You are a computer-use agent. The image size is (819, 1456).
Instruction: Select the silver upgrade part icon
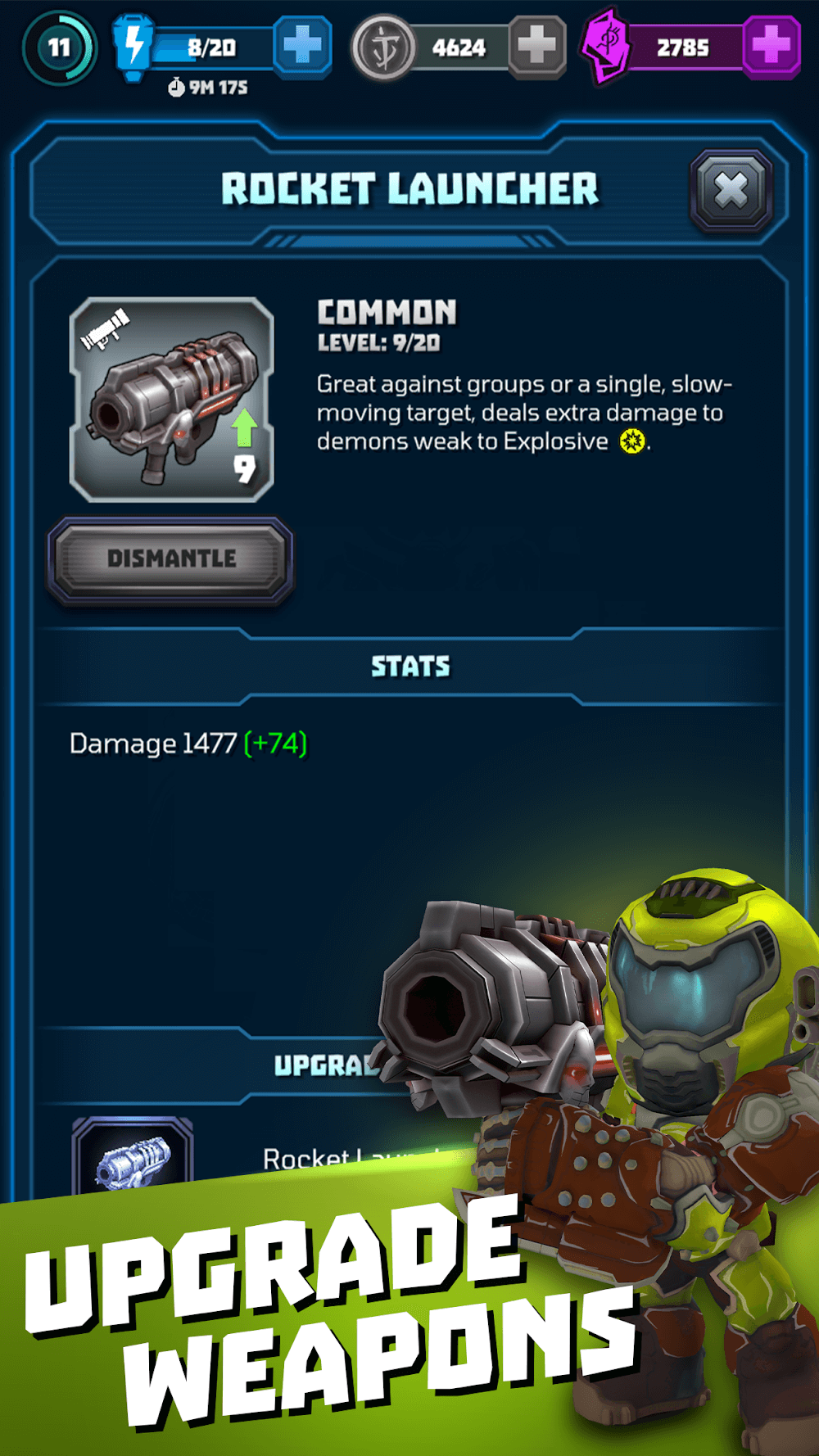133,1159
